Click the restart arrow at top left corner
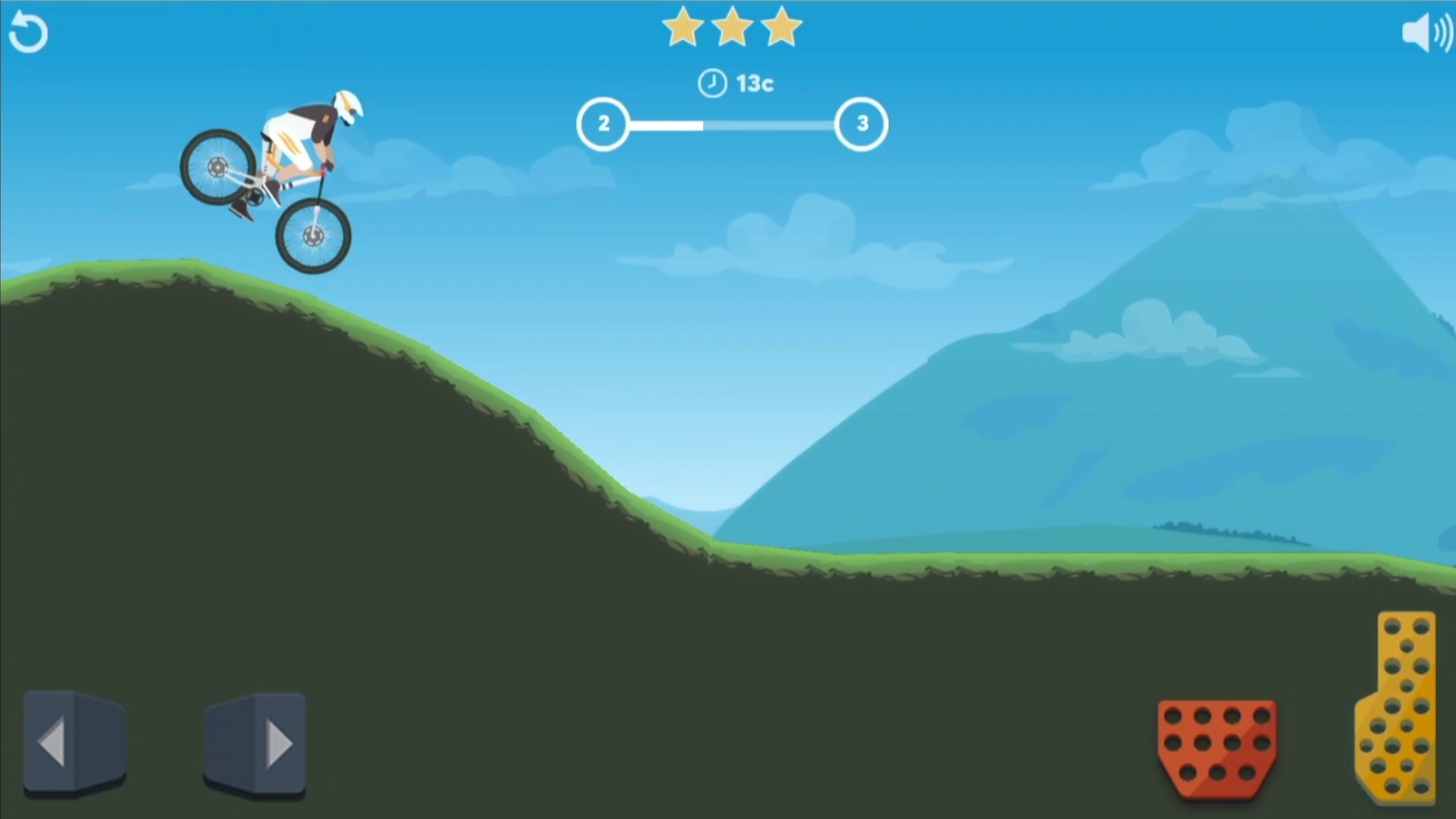Screen dimensions: 1456x819 pyautogui.click(x=28, y=32)
